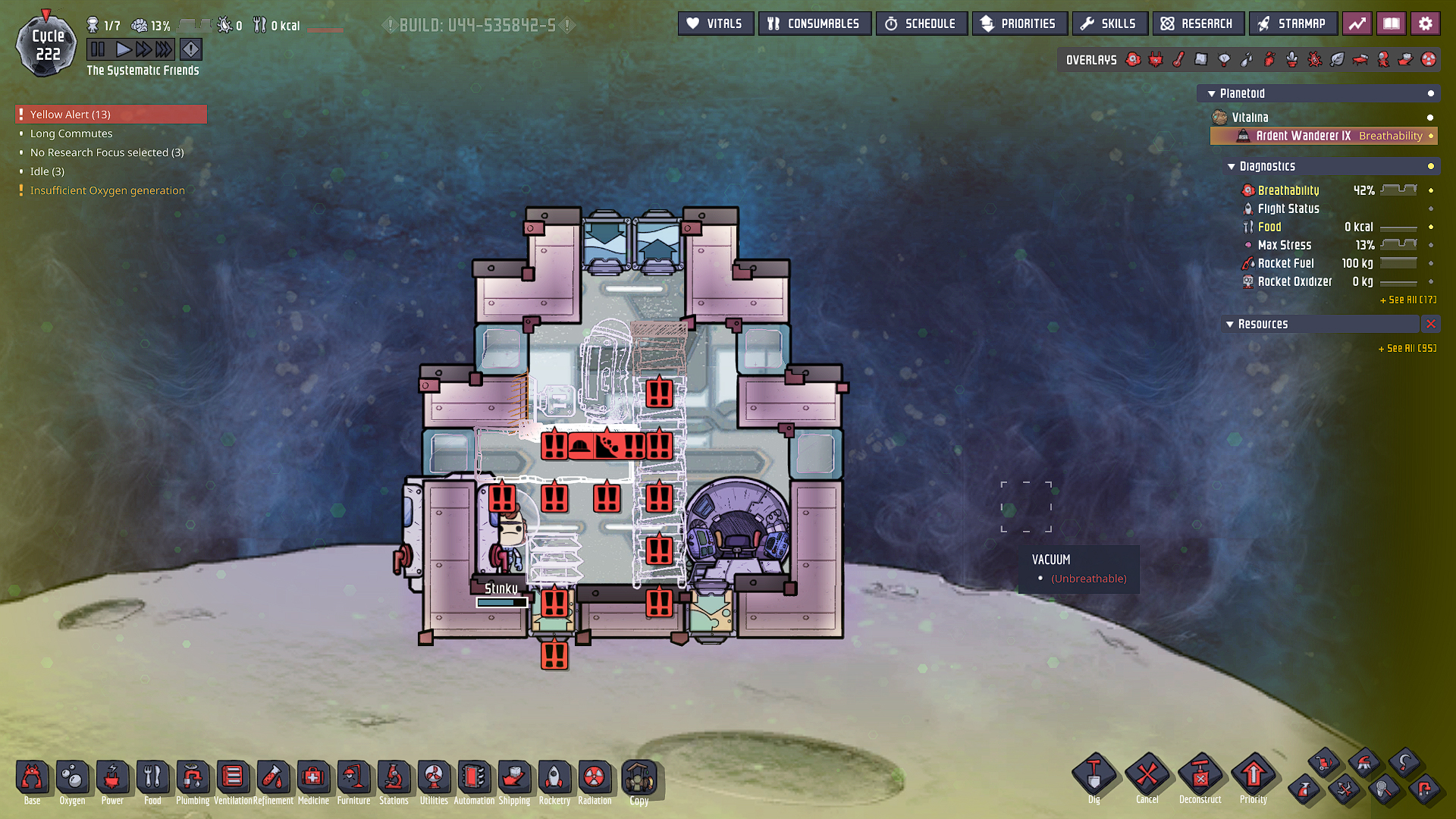The height and width of the screenshot is (819, 1456).
Task: Open the settings gear menu
Action: point(1425,24)
